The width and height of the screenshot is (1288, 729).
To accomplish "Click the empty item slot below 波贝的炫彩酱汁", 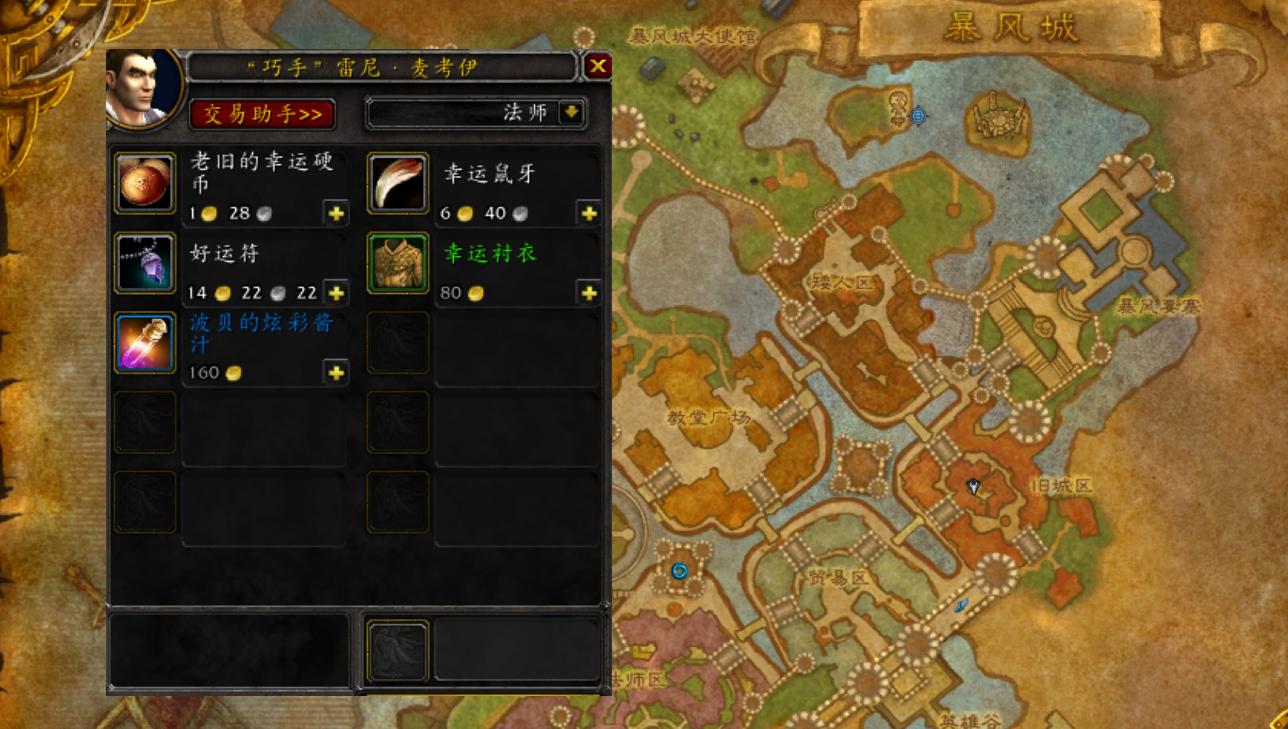I will point(144,423).
